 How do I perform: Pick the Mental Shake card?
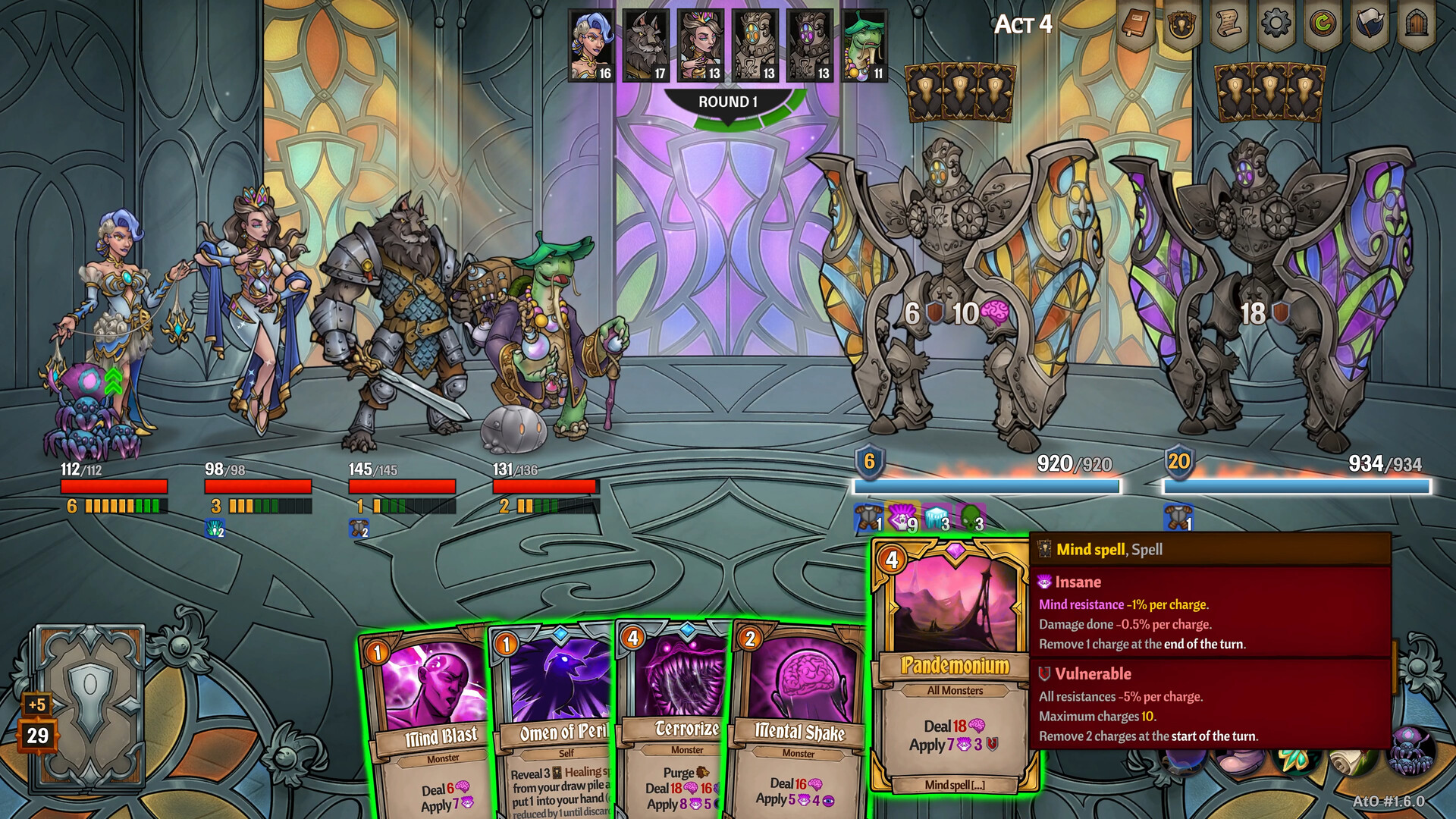[x=796, y=728]
